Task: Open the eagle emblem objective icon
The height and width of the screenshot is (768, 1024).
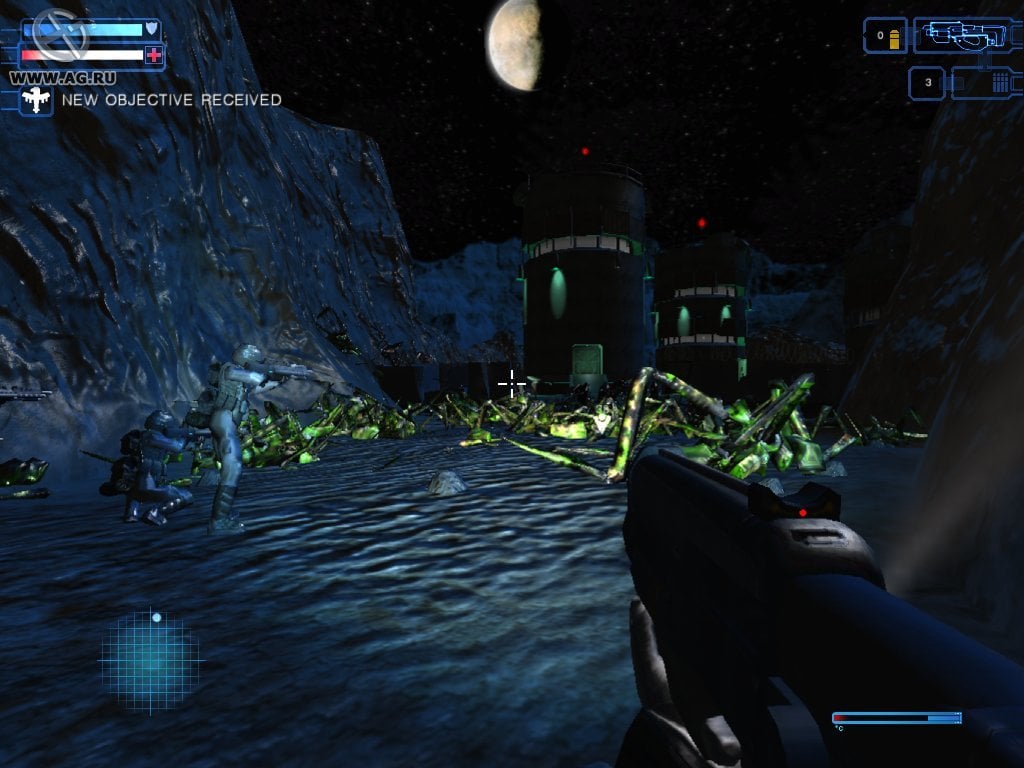Action: click(36, 99)
